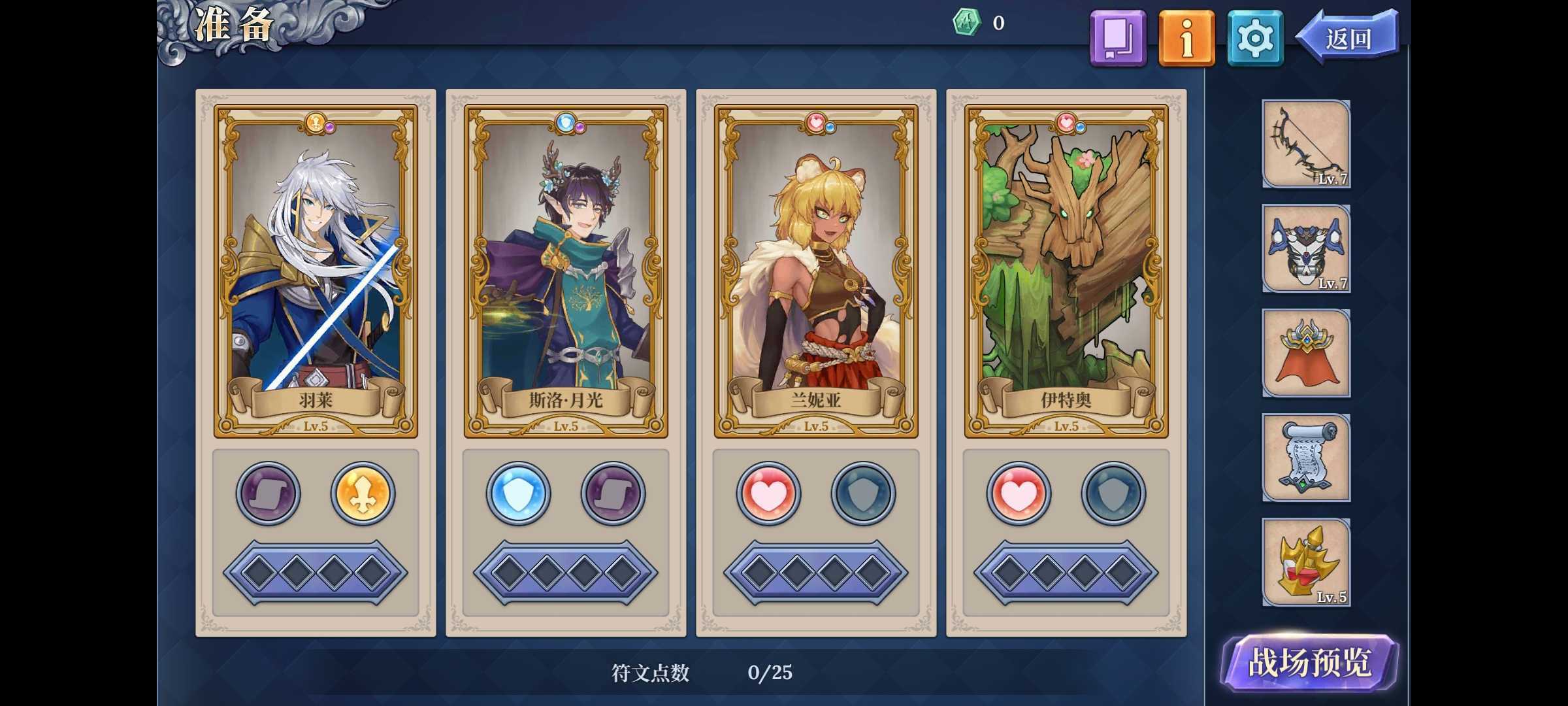Viewport: 1568px width, 706px height.
Task: Toggle the blue shield orb under 斯洛·月光
Action: tap(518, 494)
